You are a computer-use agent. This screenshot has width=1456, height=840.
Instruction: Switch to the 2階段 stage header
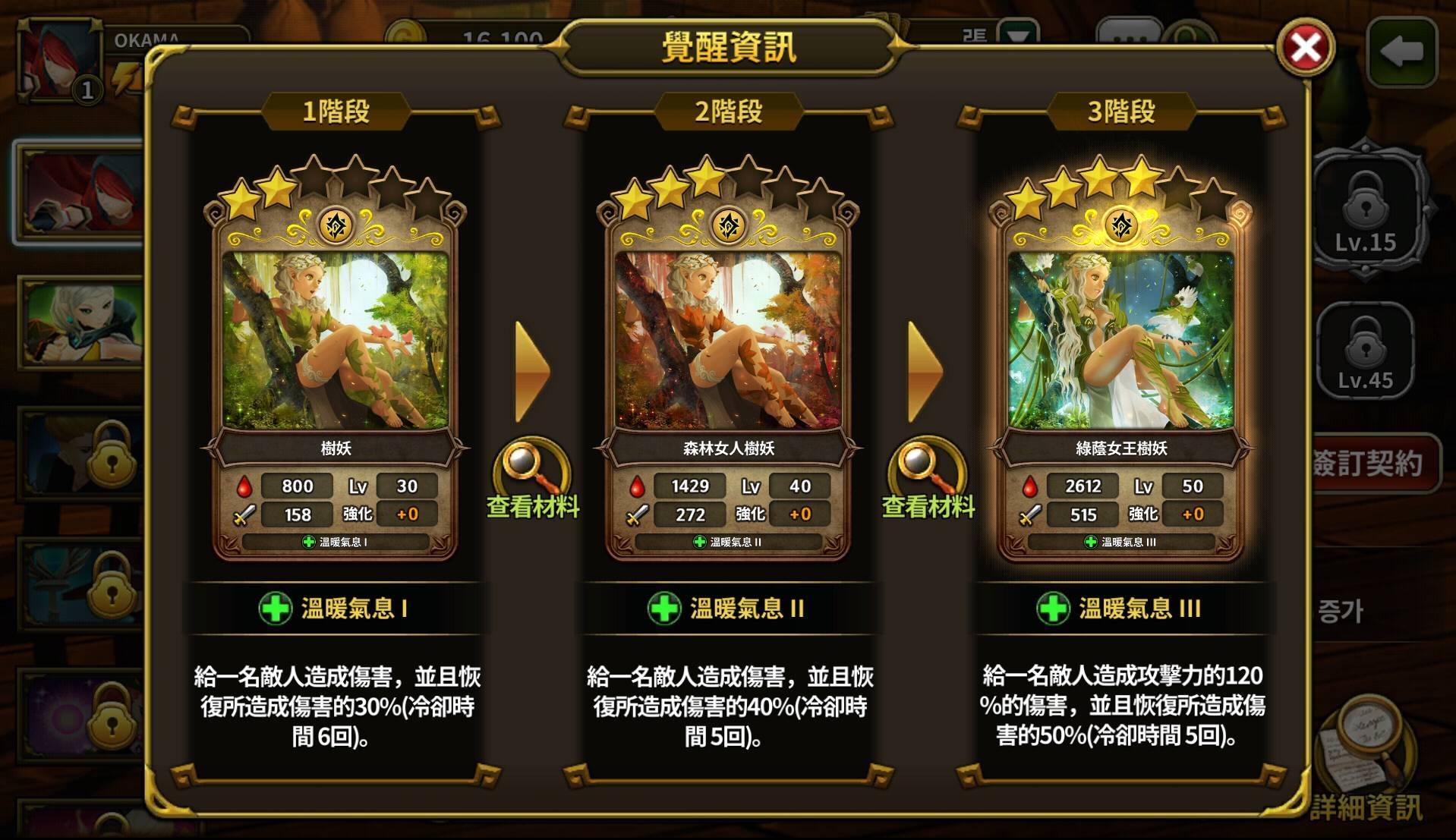(x=730, y=112)
